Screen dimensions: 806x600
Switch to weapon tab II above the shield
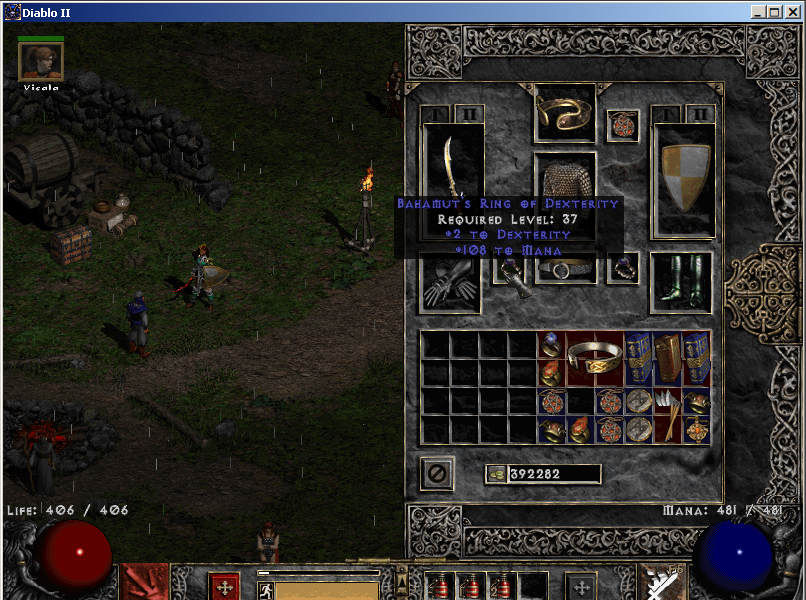(699, 114)
